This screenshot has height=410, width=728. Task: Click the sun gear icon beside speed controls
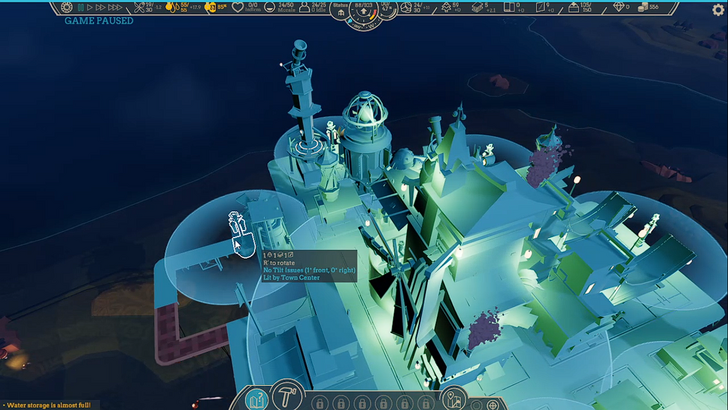coord(67,7)
